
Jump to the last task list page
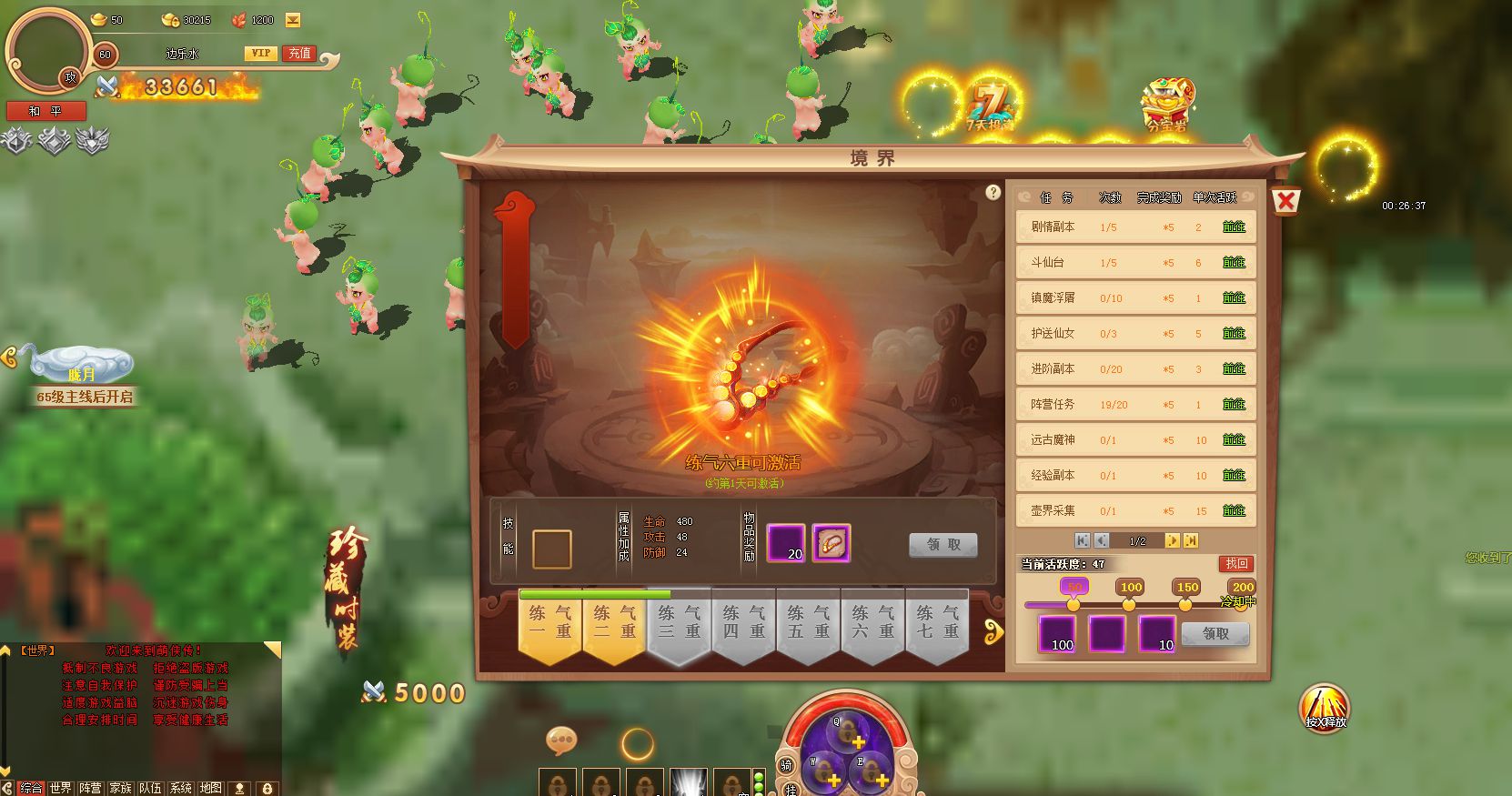pyautogui.click(x=1190, y=540)
